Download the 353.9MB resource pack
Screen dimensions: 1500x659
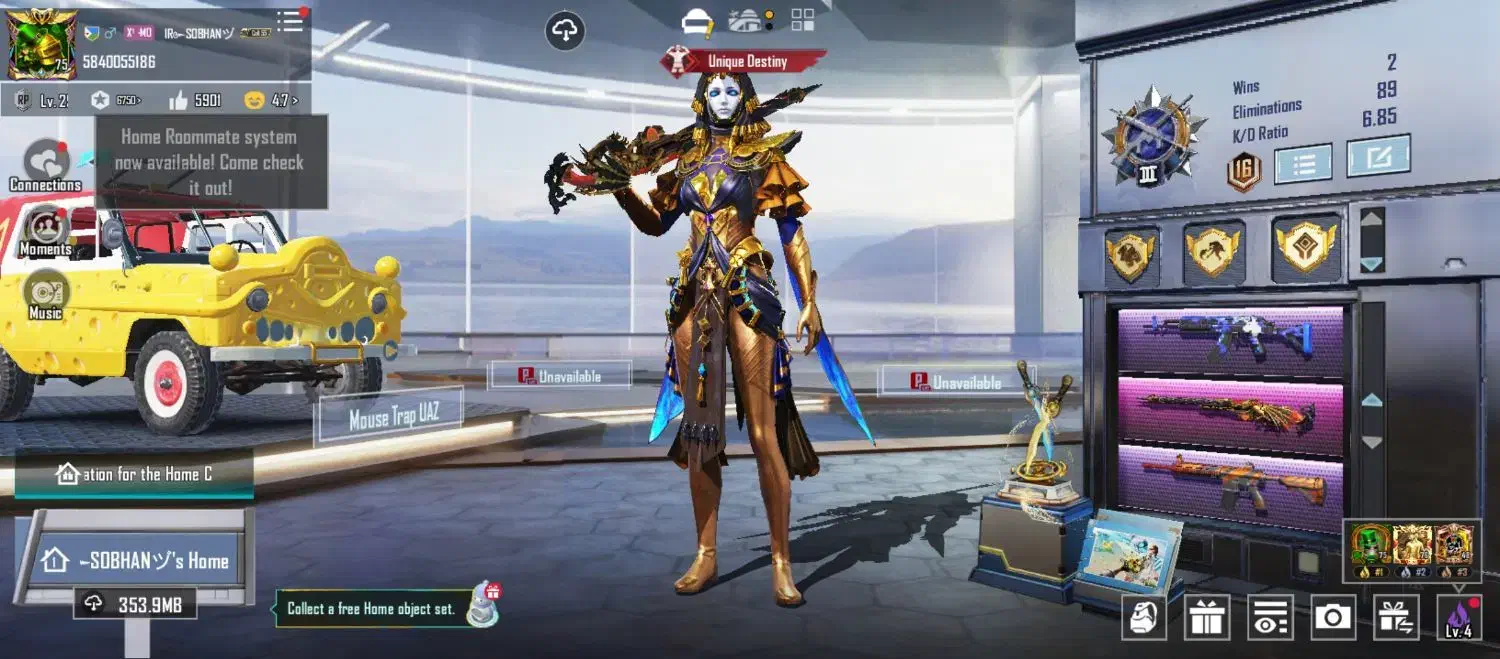(x=134, y=604)
